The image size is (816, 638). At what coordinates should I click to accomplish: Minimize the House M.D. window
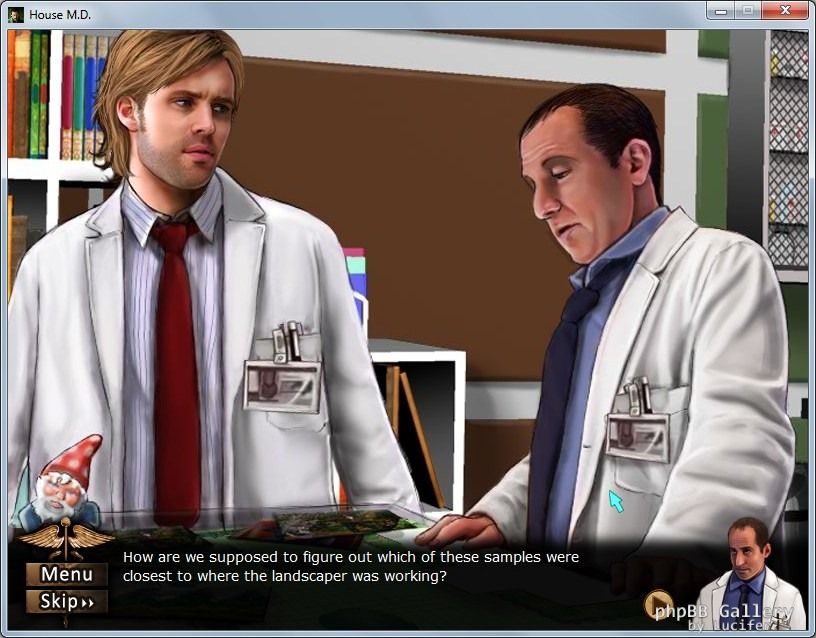pyautogui.click(x=720, y=11)
